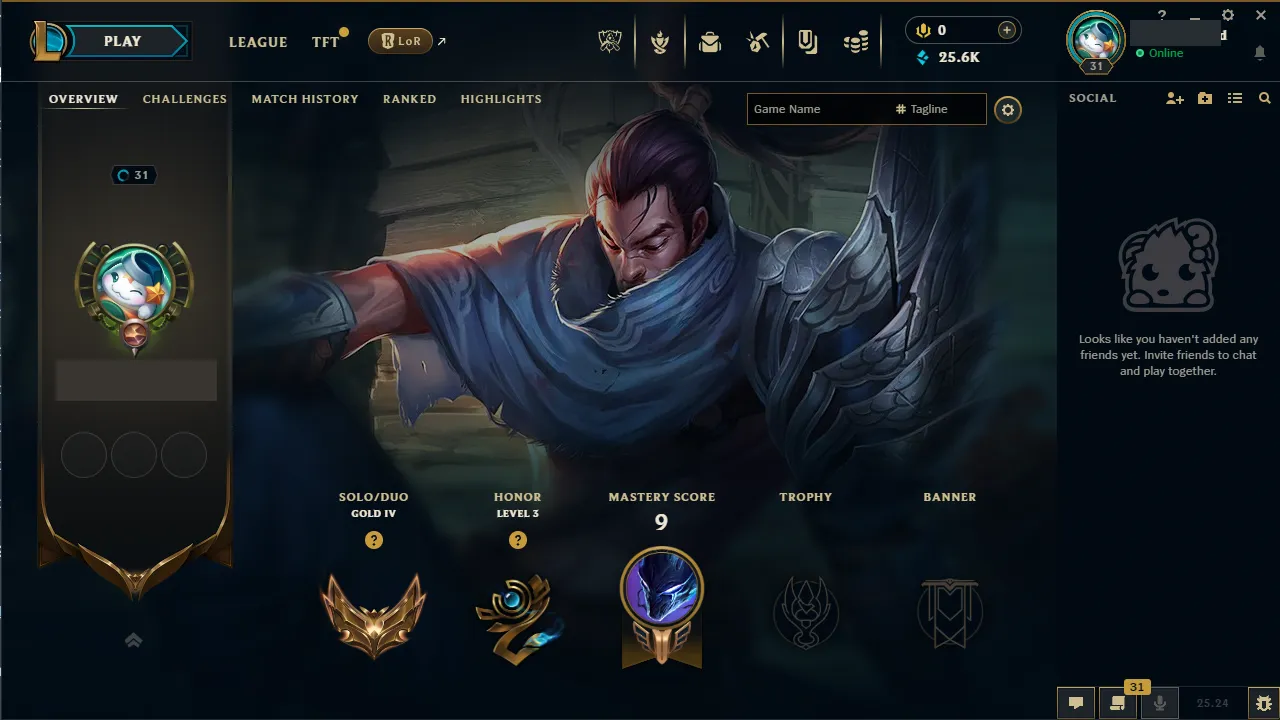
Task: Open the search settings gear dropdown
Action: tap(1008, 110)
